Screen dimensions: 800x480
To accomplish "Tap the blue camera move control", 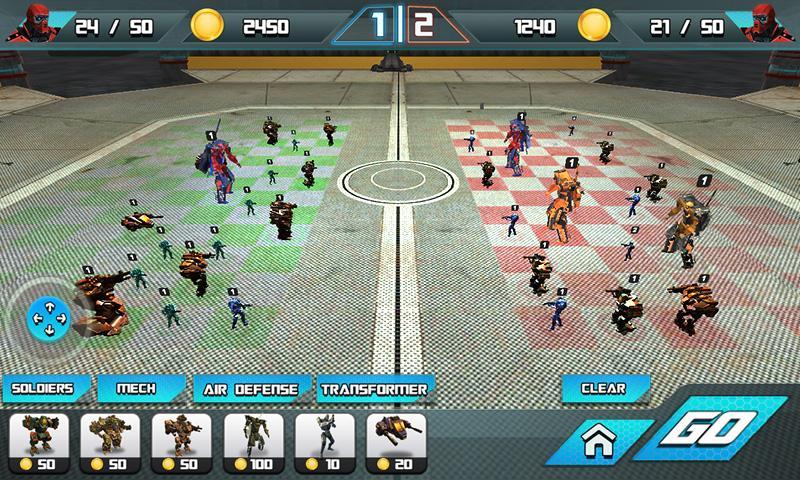I will (x=47, y=319).
